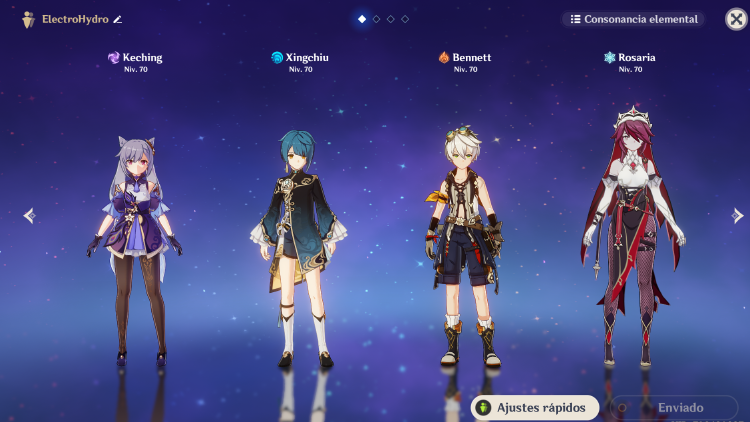Open Ajustes rápidos quick setup

tap(535, 408)
